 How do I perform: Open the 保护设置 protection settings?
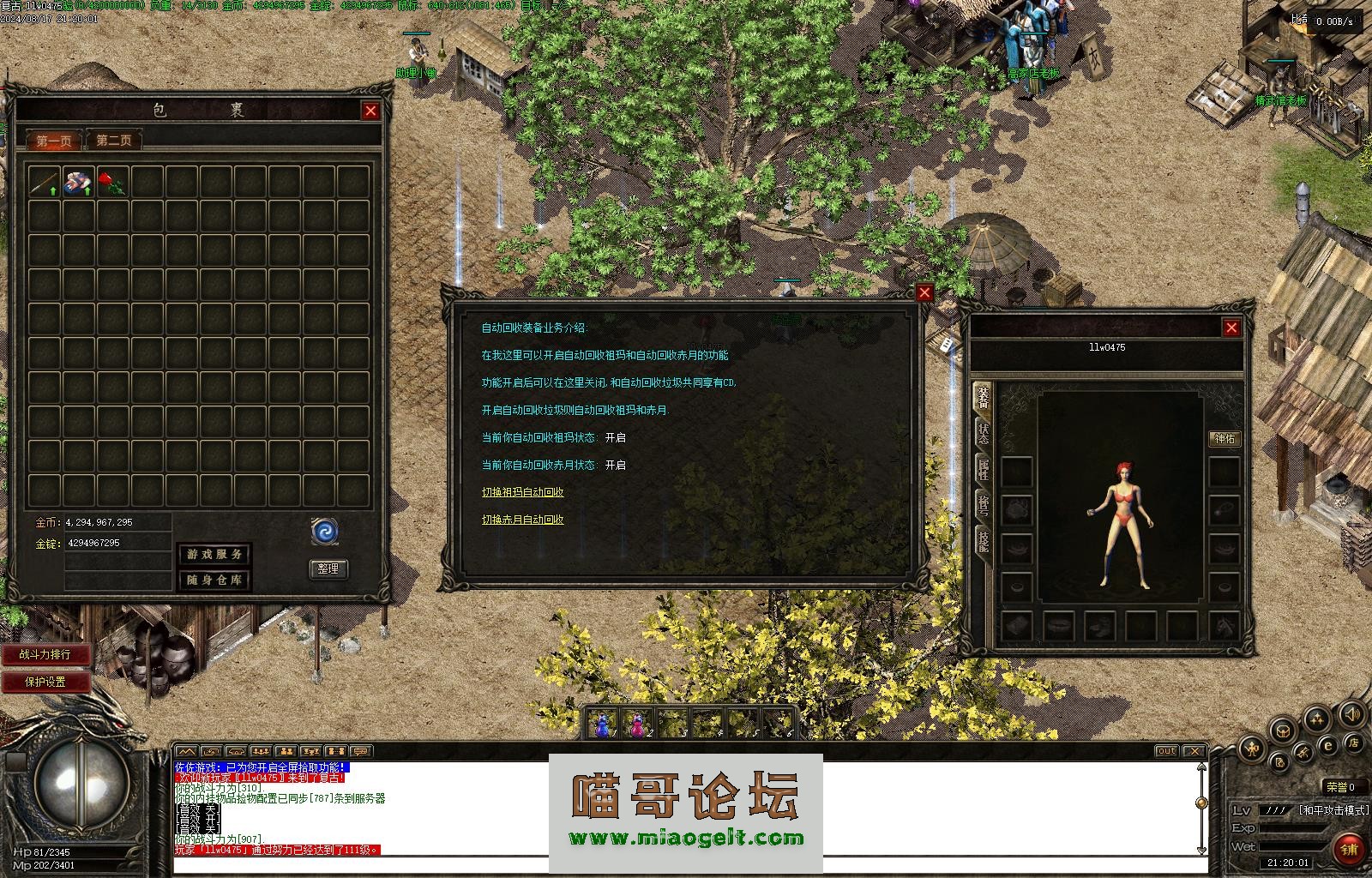46,683
